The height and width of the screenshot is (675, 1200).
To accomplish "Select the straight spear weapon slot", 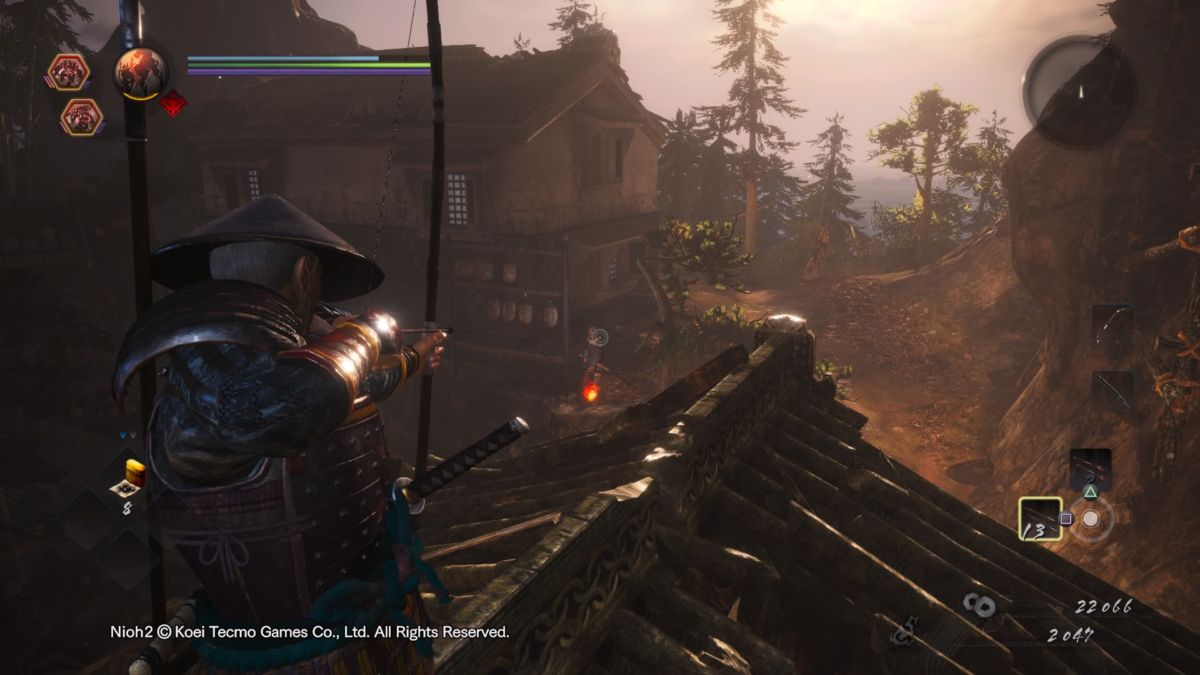I will click(1112, 392).
